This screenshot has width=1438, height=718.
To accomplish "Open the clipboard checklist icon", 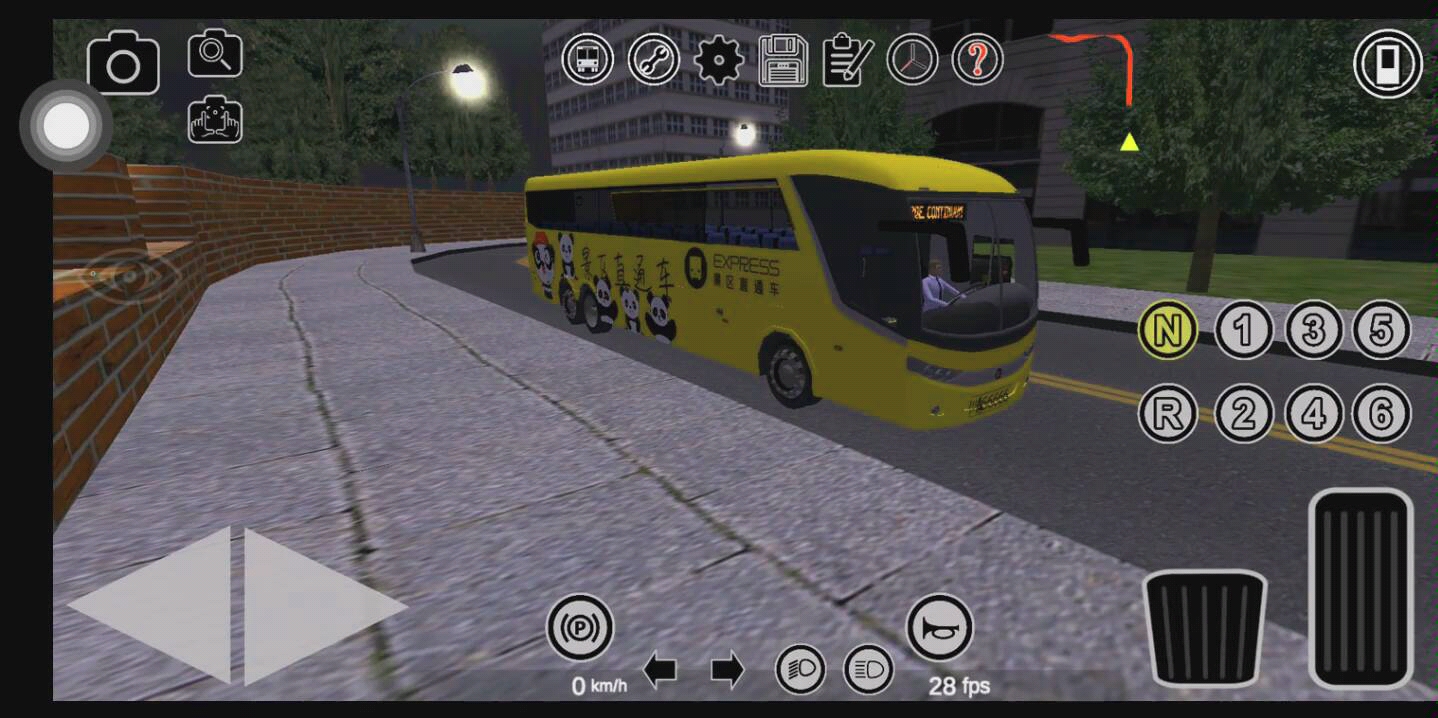I will point(848,60).
